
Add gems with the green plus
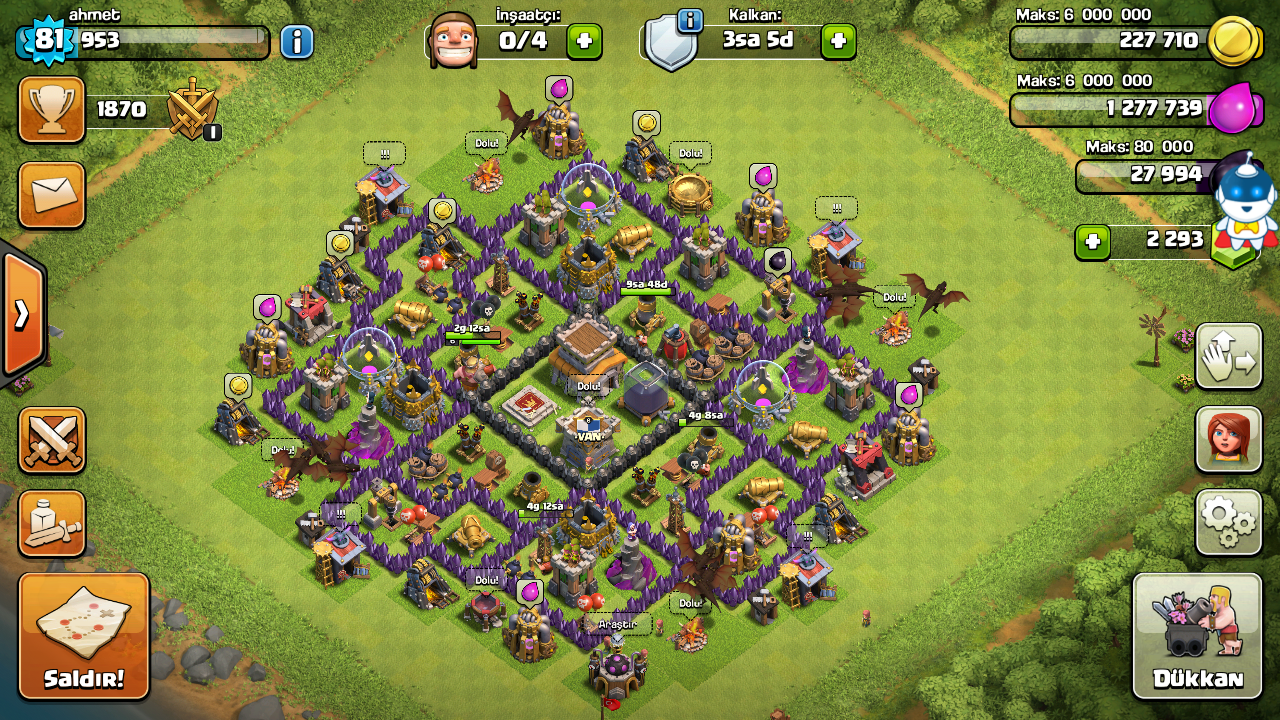pos(1093,242)
